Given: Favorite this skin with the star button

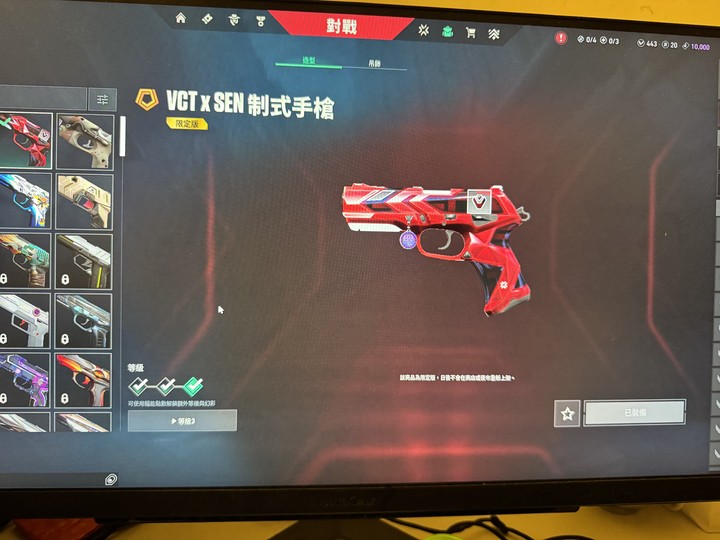Looking at the screenshot, I should [x=567, y=412].
